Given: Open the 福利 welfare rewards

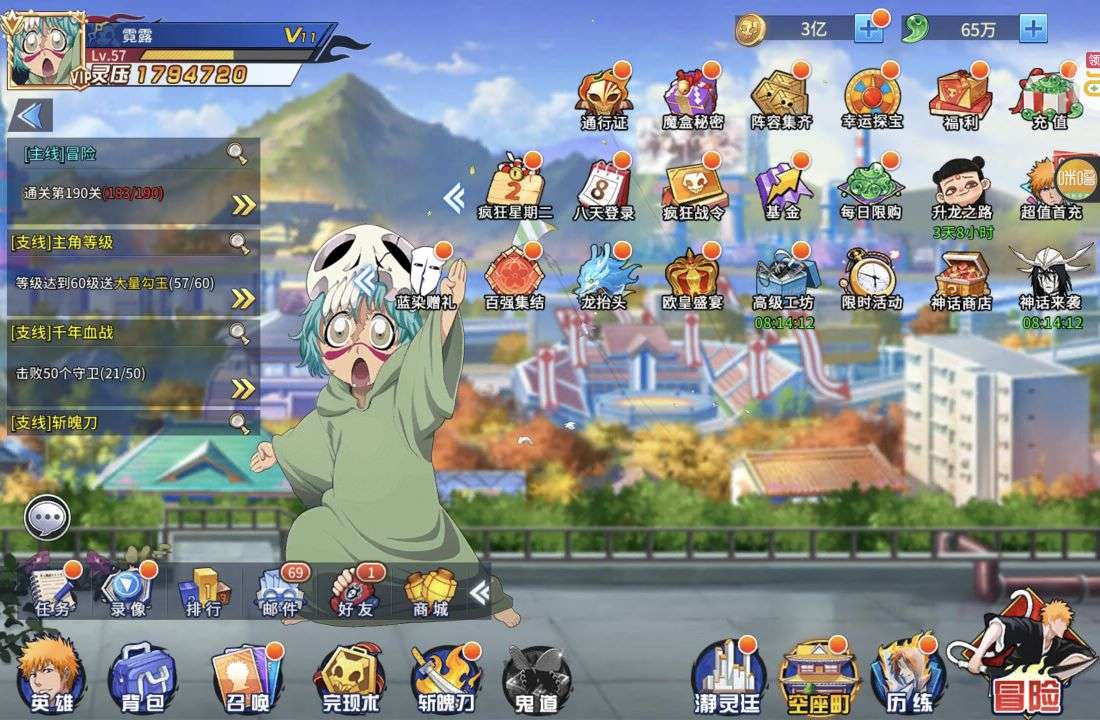Looking at the screenshot, I should coord(960,100).
